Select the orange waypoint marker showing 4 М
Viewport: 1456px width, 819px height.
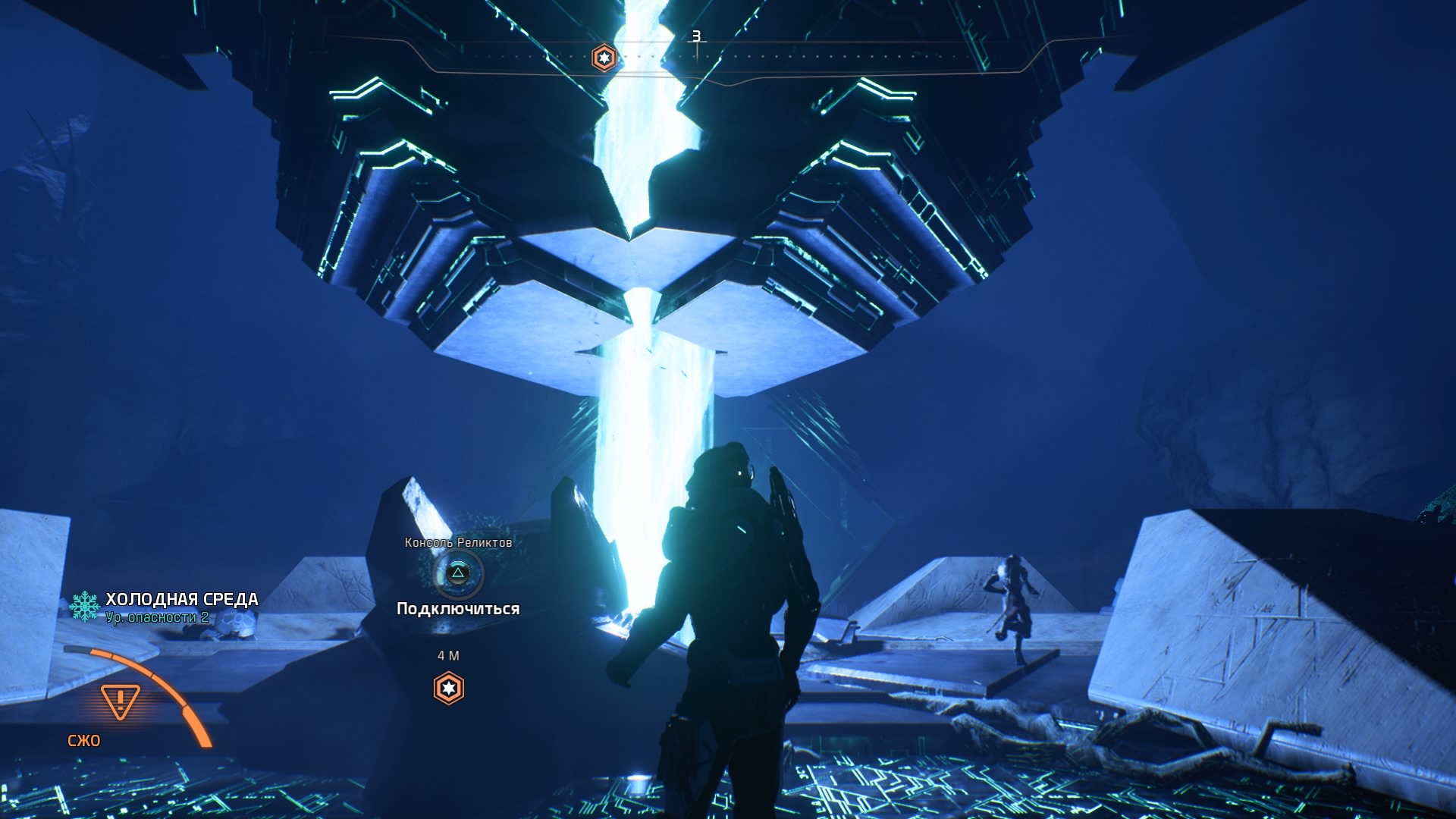coord(448,688)
